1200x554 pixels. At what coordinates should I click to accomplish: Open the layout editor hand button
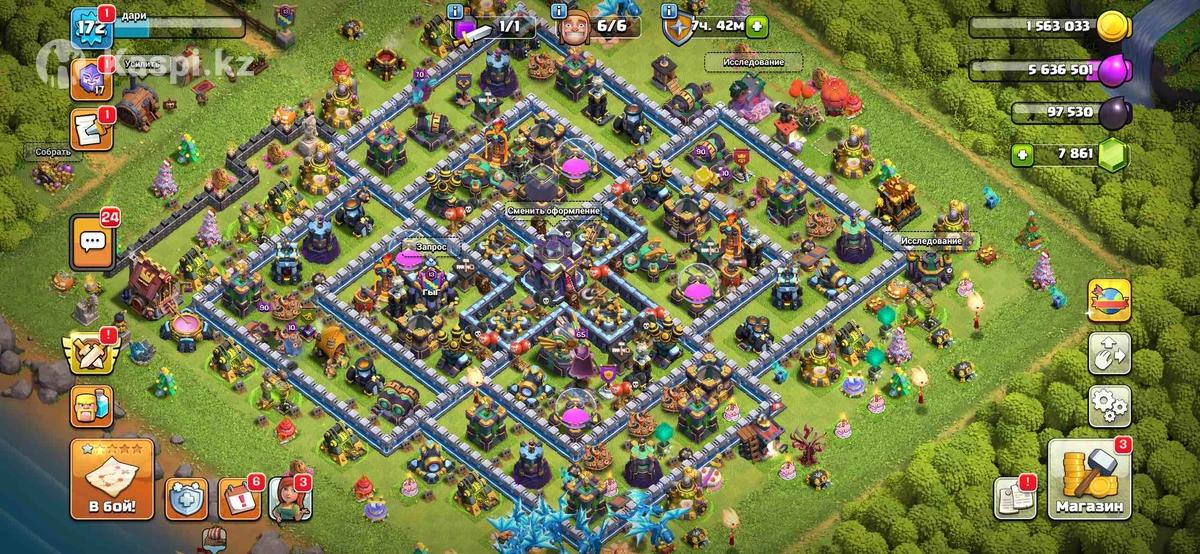(1109, 351)
